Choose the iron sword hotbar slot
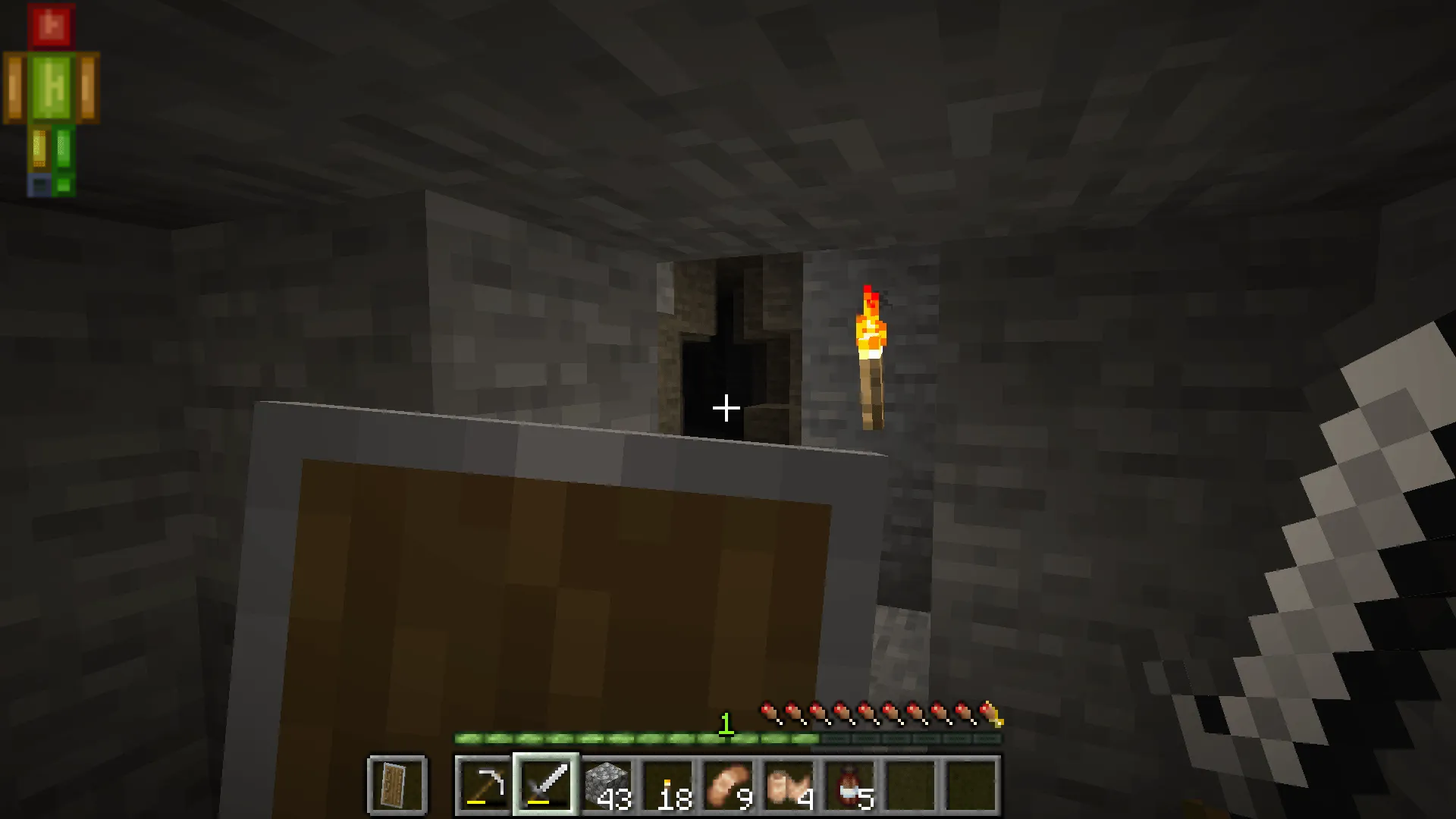Viewport: 1456px width, 819px height. (546, 785)
